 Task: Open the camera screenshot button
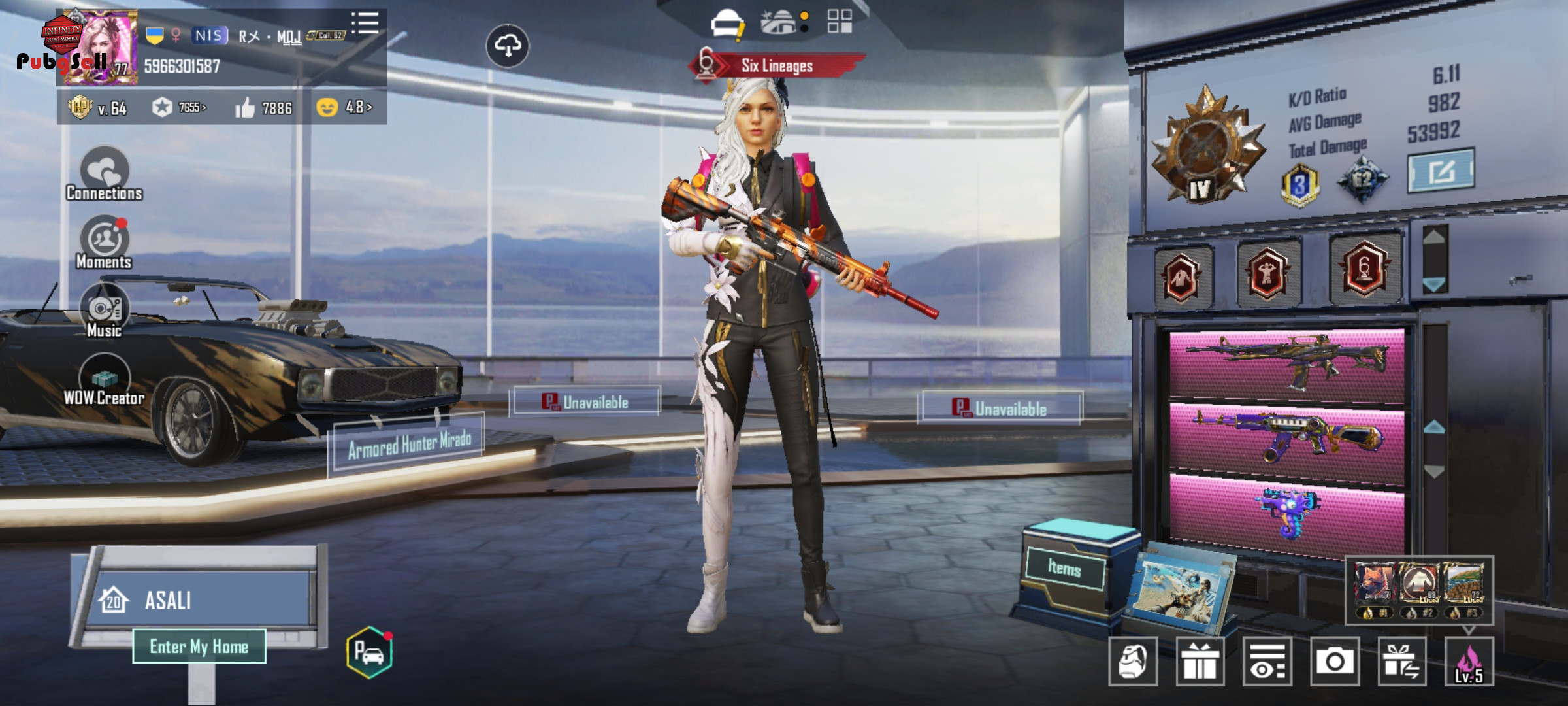click(x=1334, y=662)
